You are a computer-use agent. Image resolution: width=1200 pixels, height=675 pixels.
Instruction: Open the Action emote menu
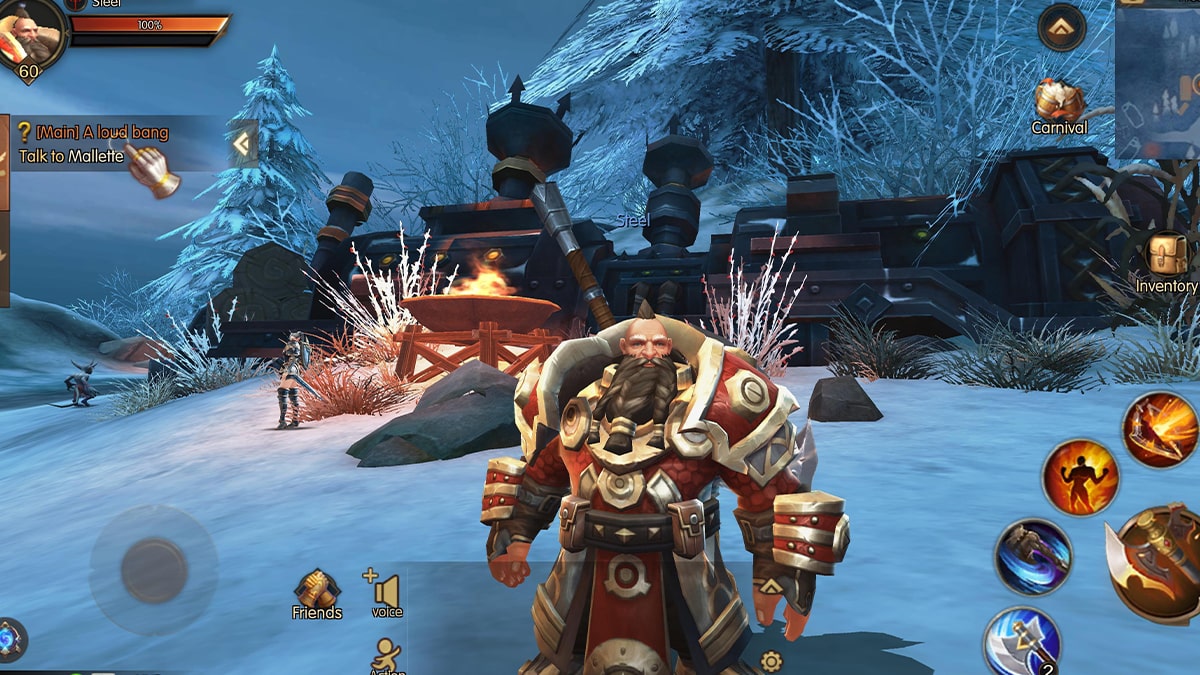385,657
